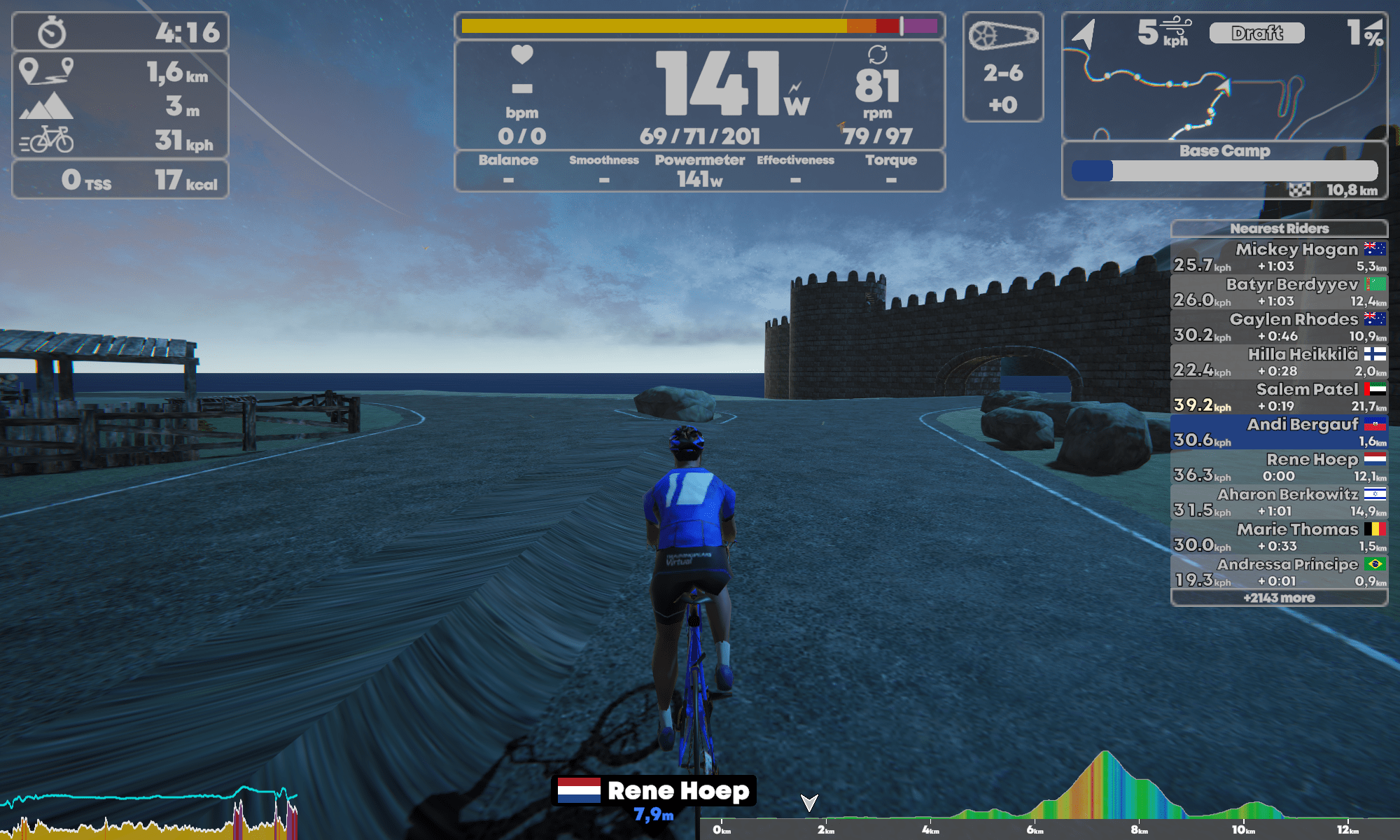The image size is (1400, 840).
Task: Select Aharon Berkowitz from nearby riders
Action: [x=1279, y=502]
